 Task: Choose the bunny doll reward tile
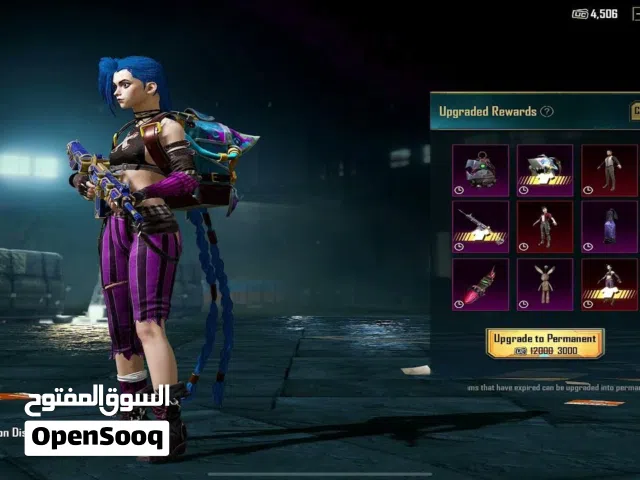[545, 284]
